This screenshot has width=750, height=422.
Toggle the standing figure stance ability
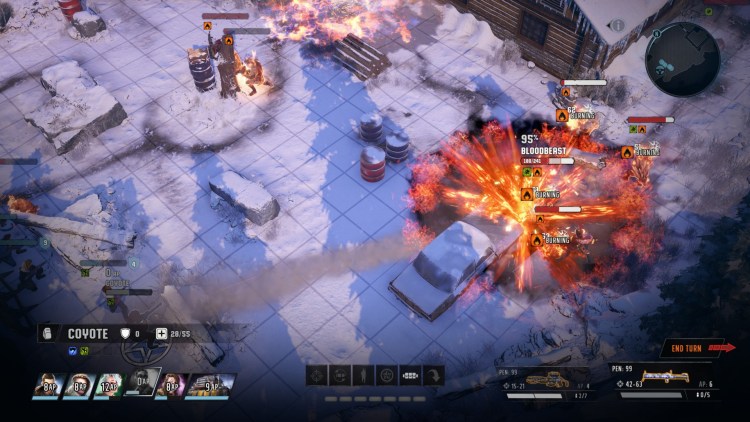364,375
